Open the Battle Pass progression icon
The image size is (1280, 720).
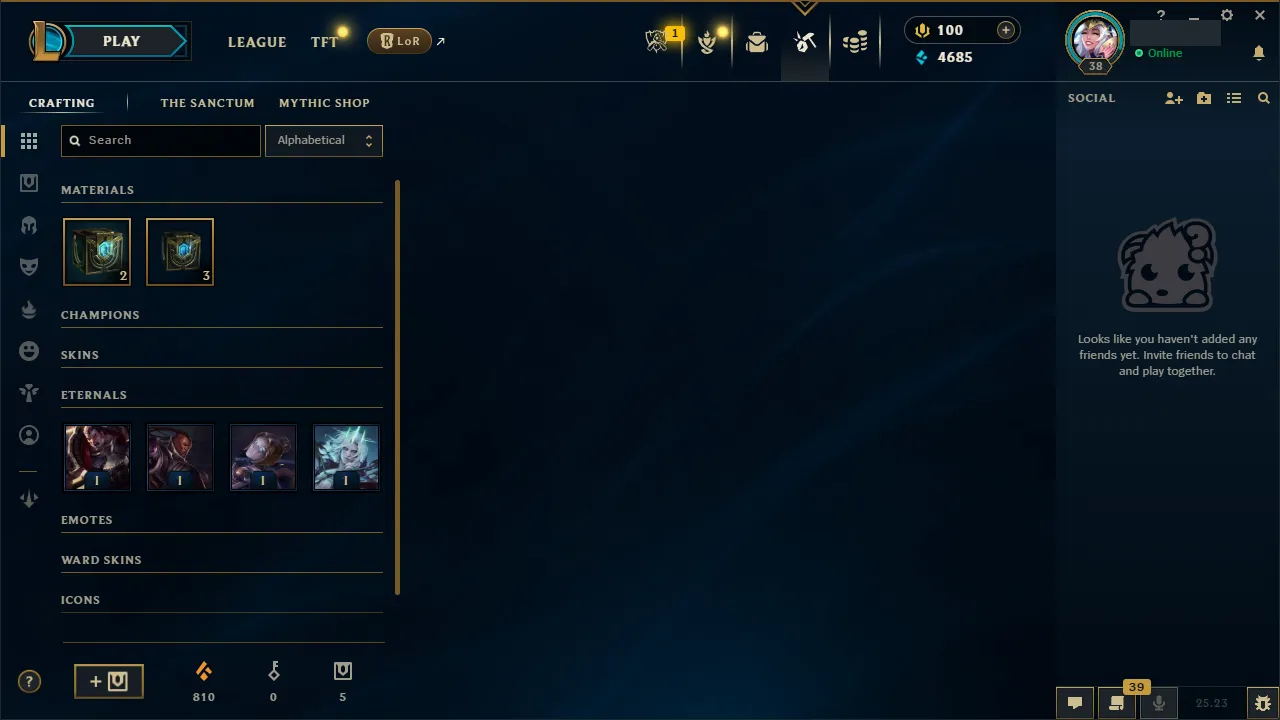[x=709, y=41]
